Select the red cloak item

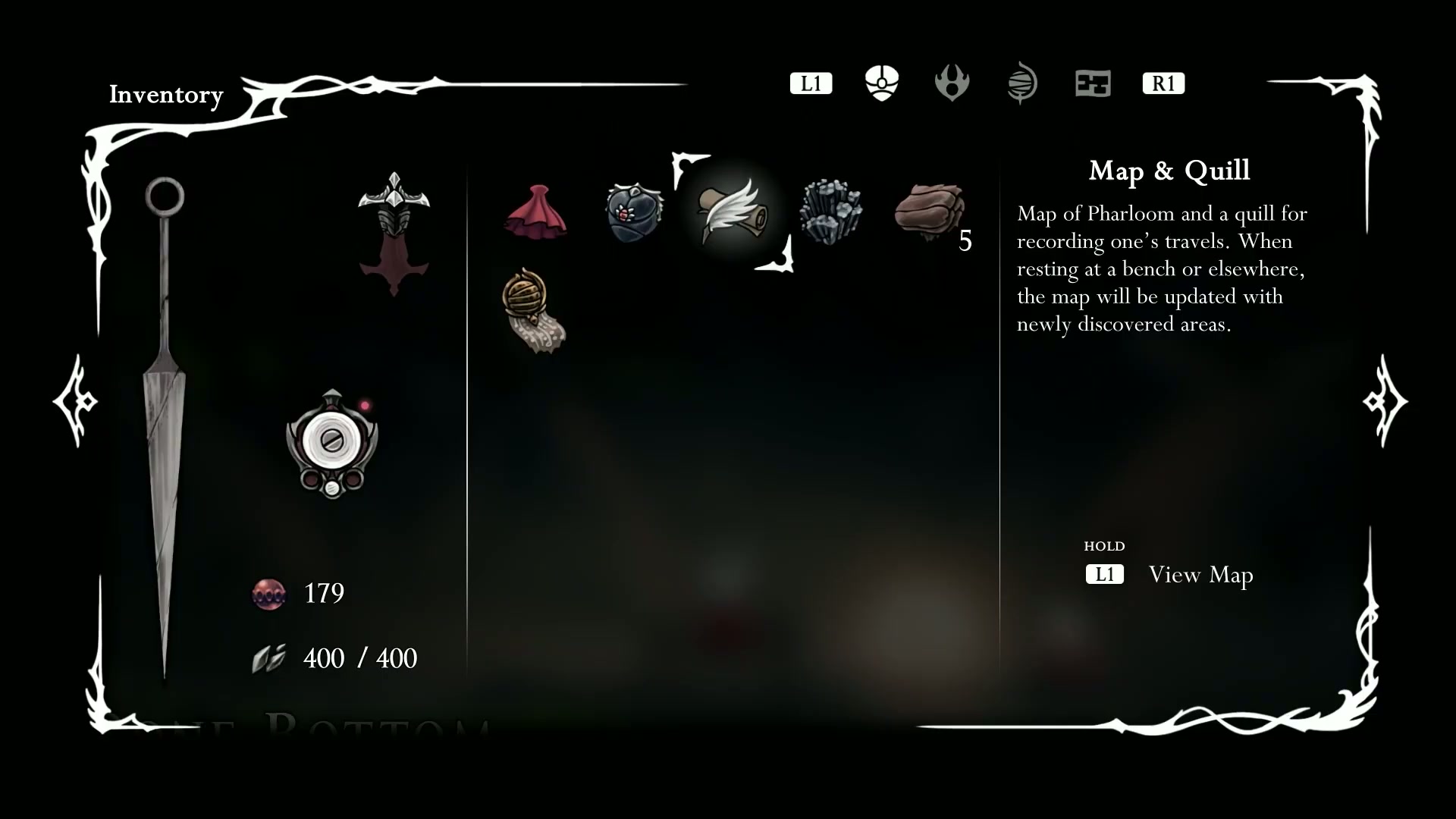point(536,212)
